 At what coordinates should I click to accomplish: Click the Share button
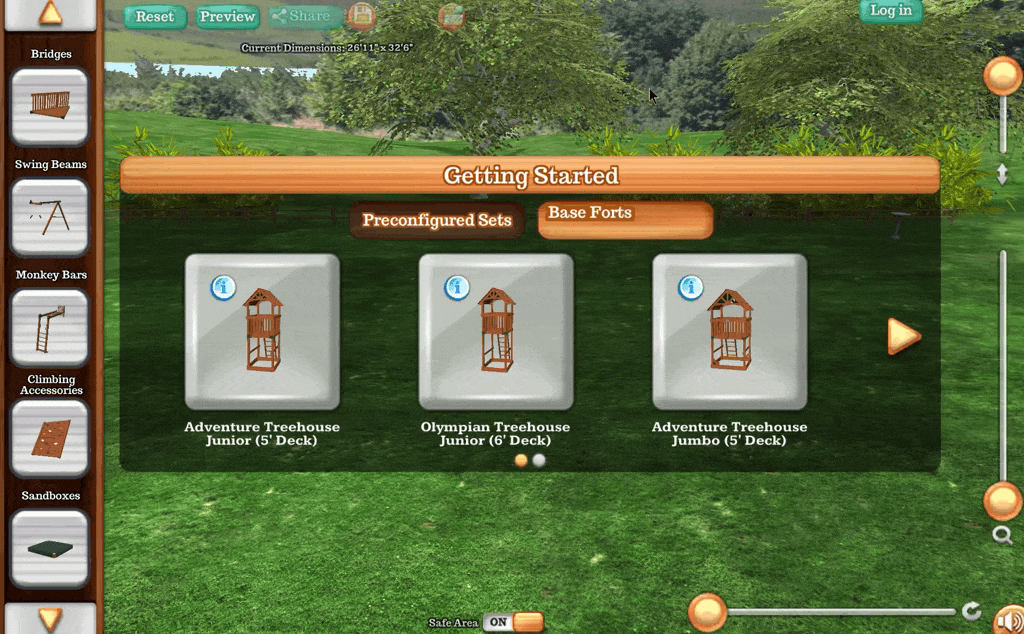tap(300, 16)
